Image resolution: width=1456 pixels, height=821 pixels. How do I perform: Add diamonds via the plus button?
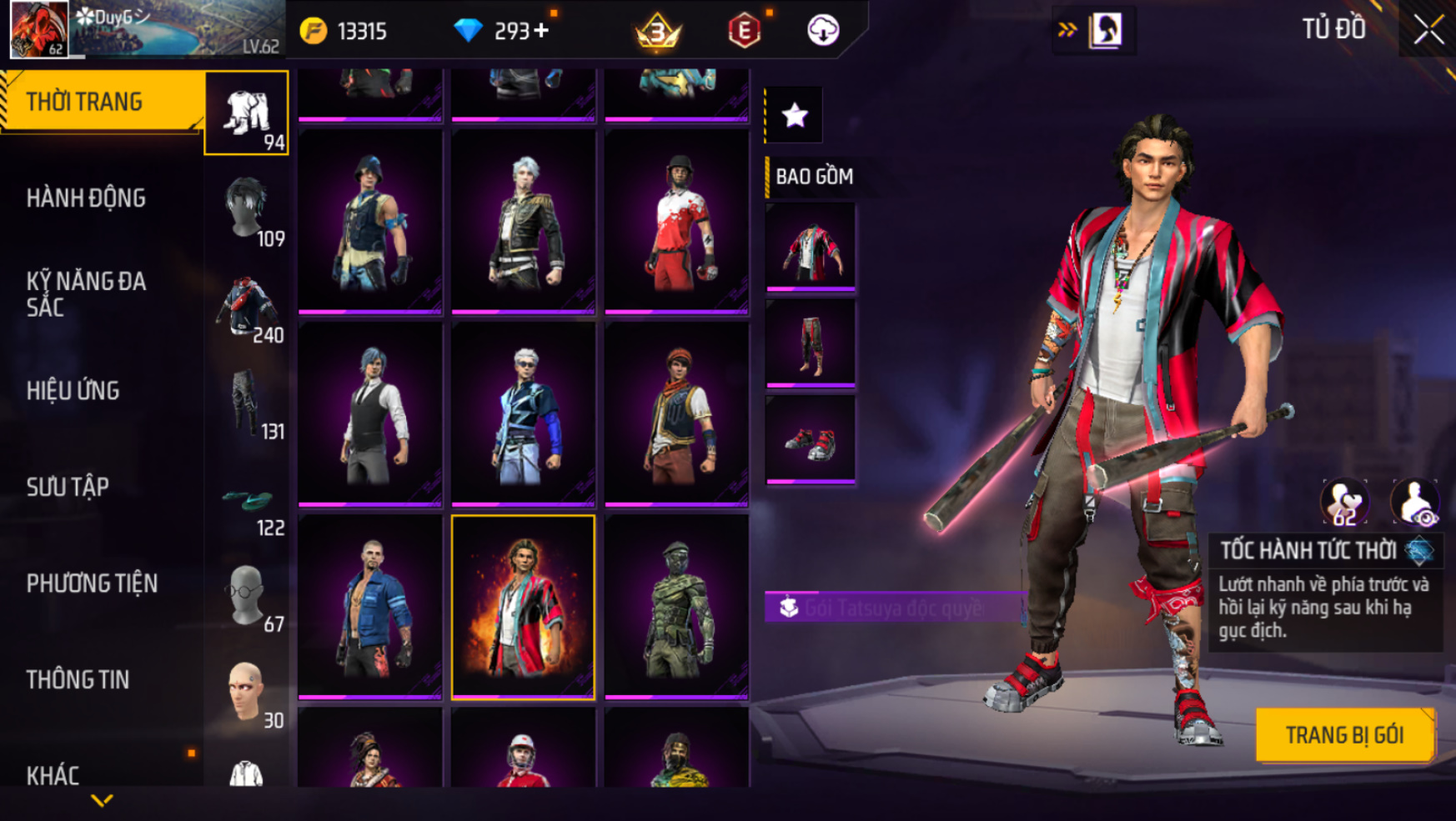542,31
